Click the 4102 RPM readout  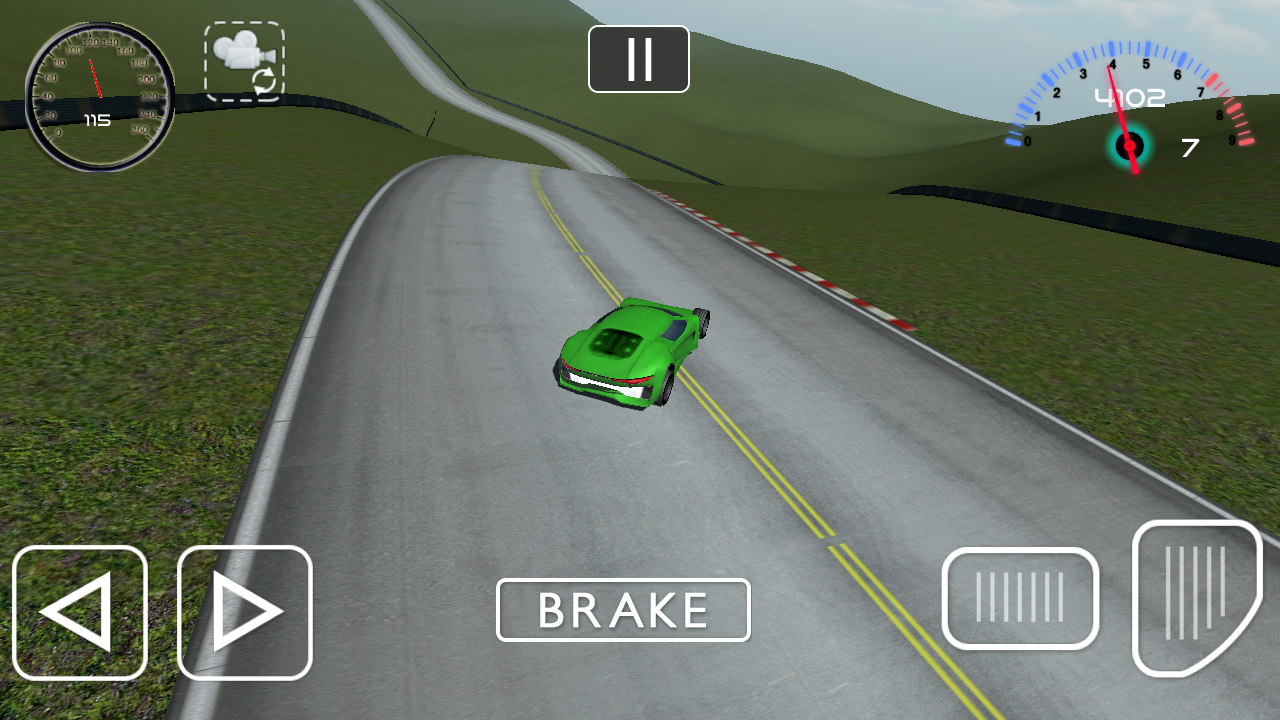coord(1130,96)
